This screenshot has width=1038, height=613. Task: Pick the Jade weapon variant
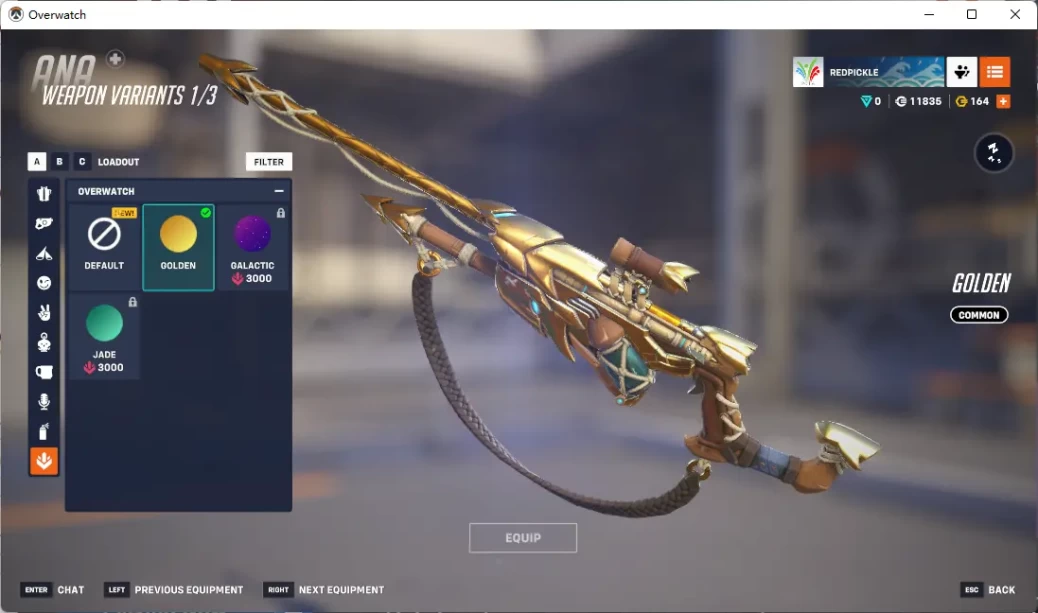pos(104,335)
